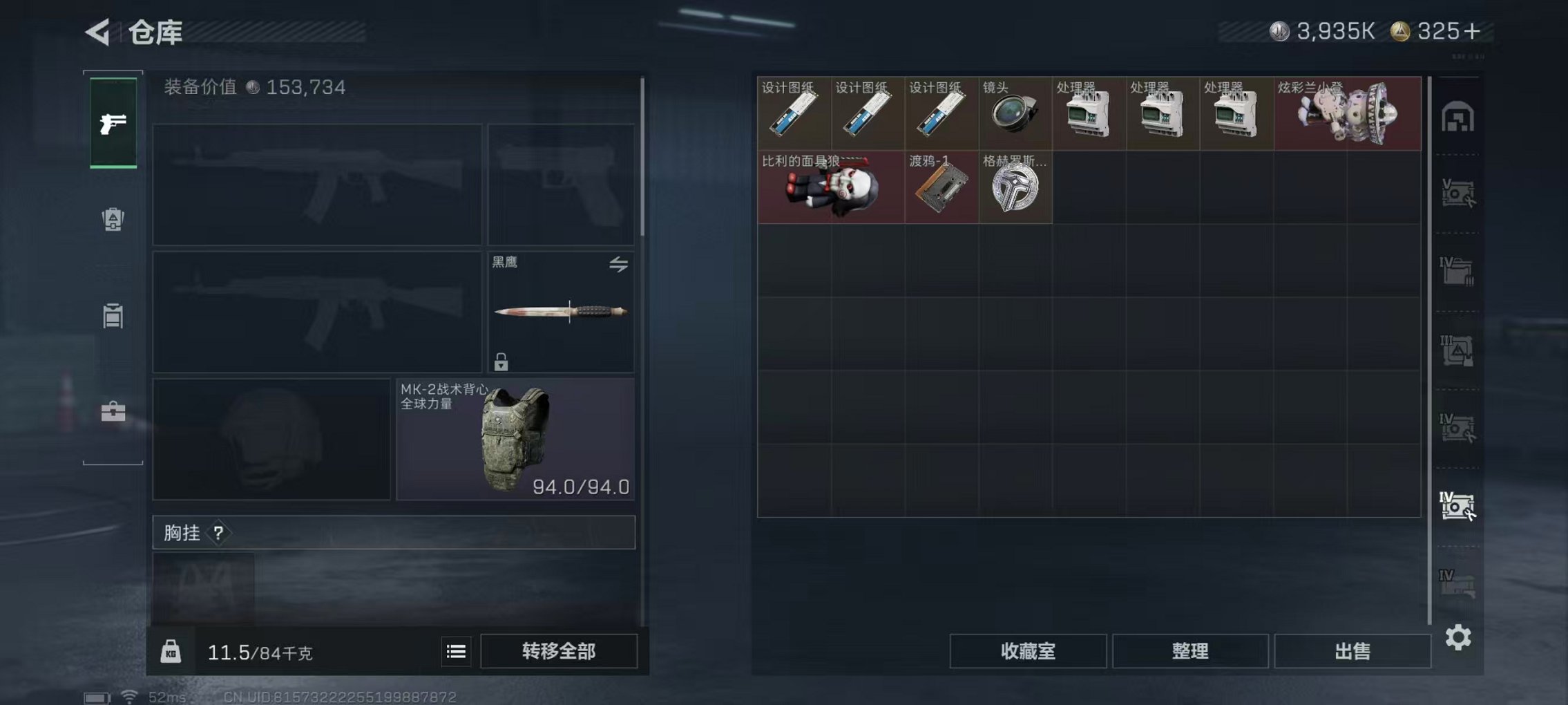The height and width of the screenshot is (705, 1568).
Task: Click the 出售 sell button
Action: pos(1352,650)
